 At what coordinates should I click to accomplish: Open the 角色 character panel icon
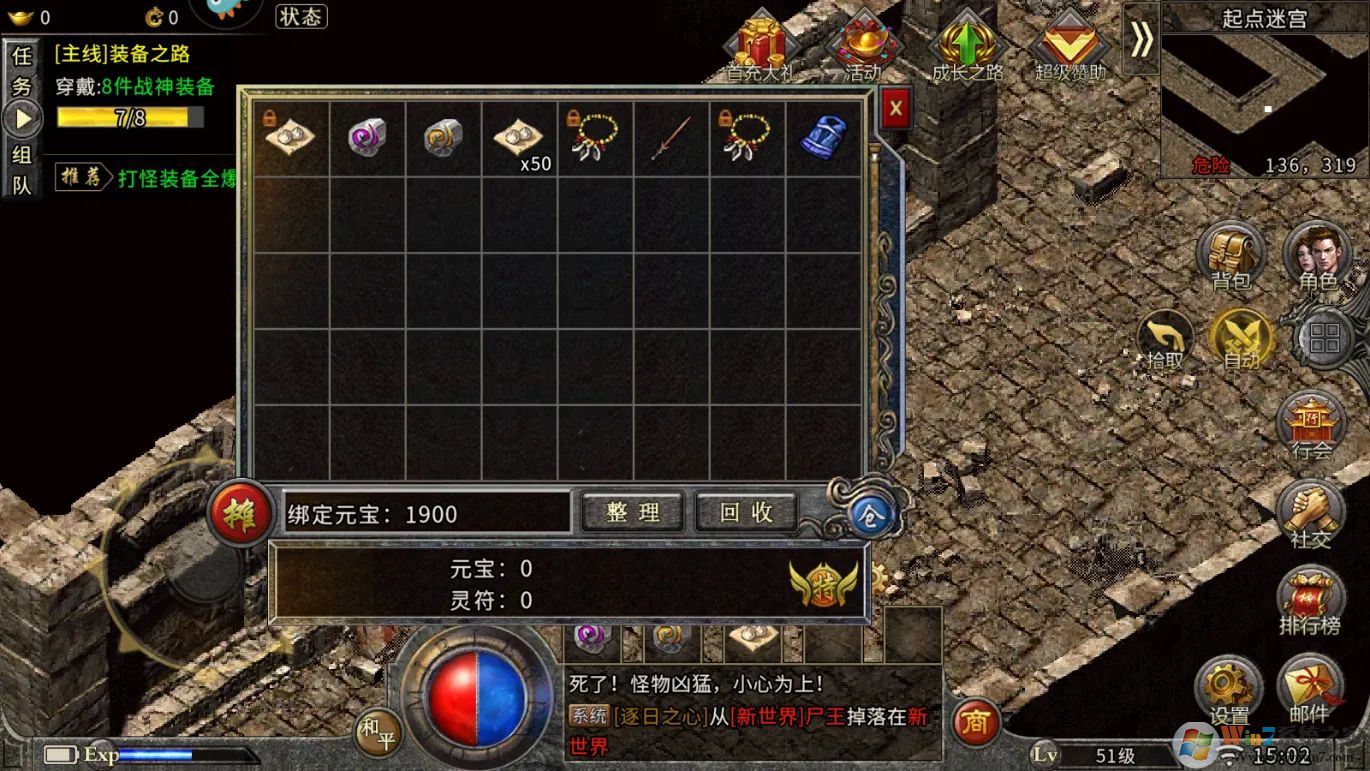1315,255
